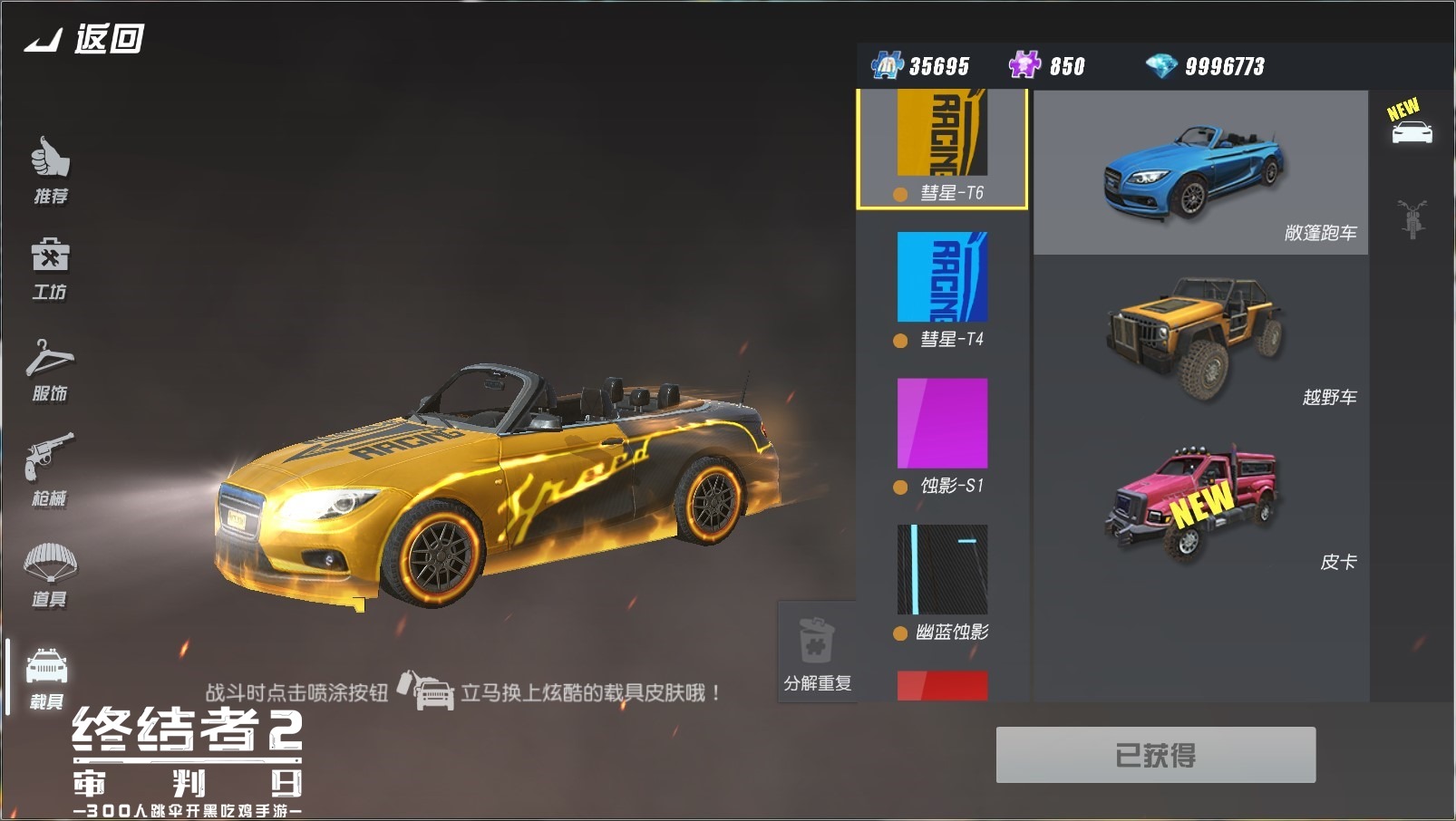Select the red skin swatch
Viewport: 1456px width, 821px height.
tap(942, 686)
